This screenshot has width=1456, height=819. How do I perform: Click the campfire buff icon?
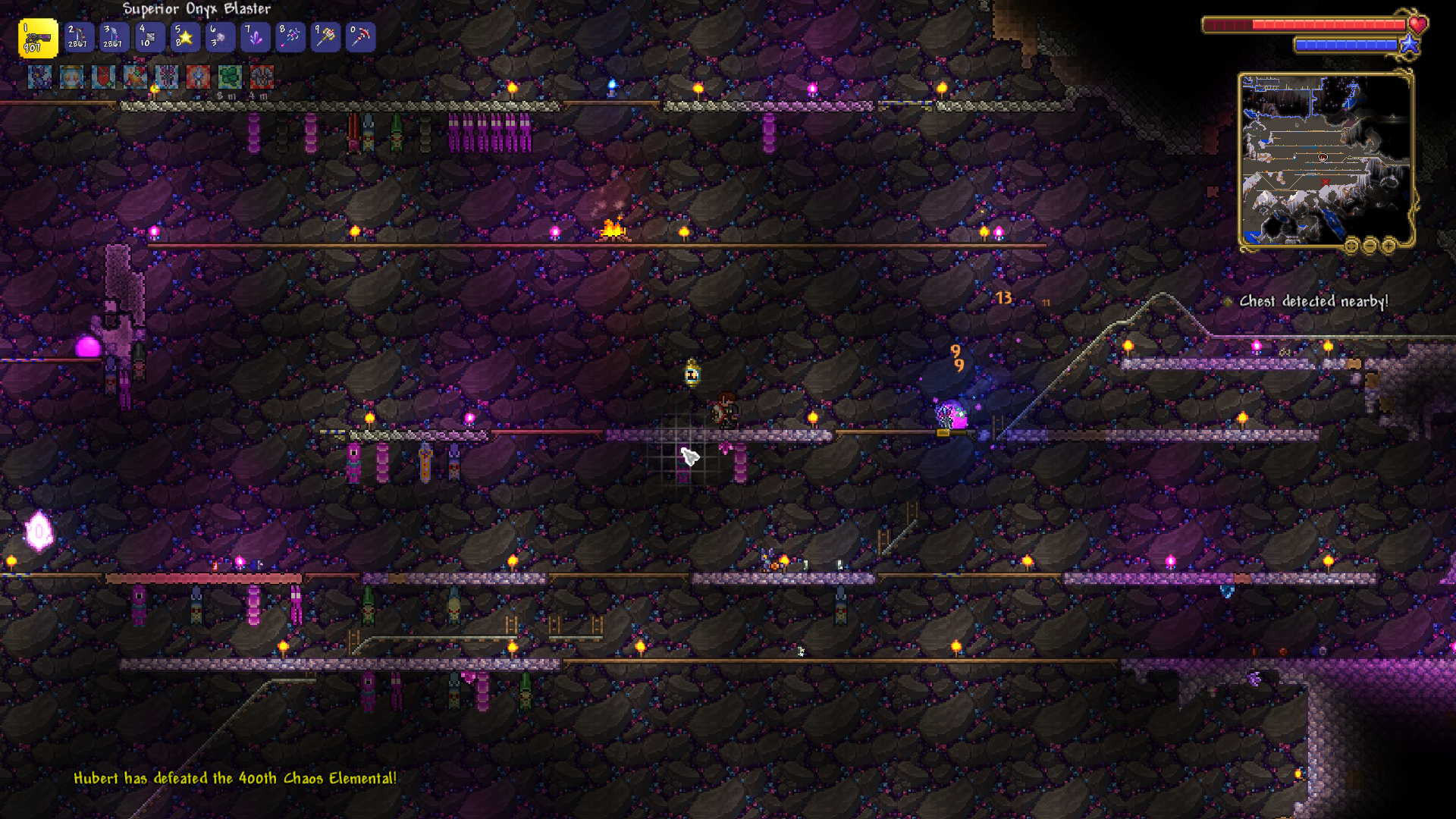pyautogui.click(x=136, y=77)
